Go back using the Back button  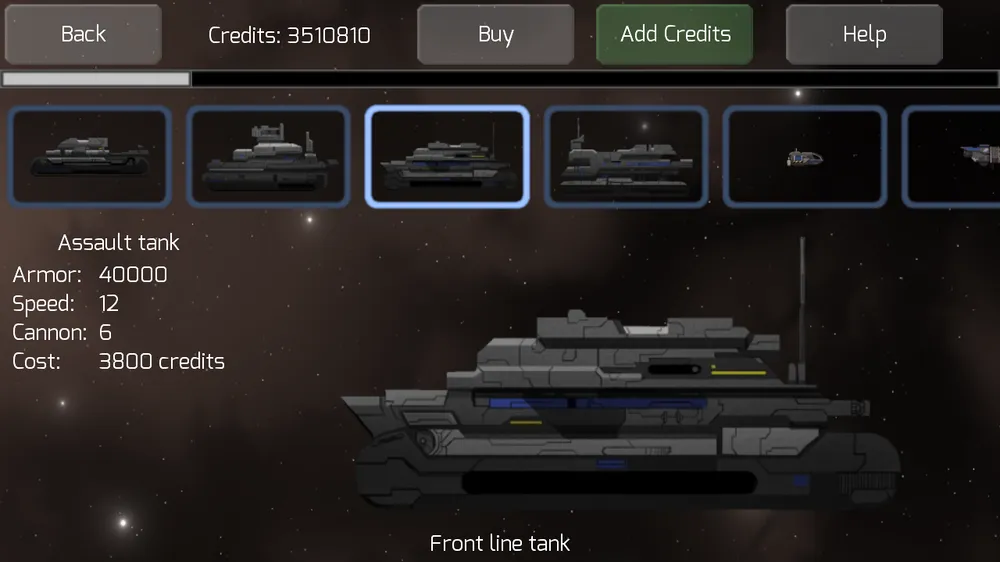pyautogui.click(x=83, y=35)
